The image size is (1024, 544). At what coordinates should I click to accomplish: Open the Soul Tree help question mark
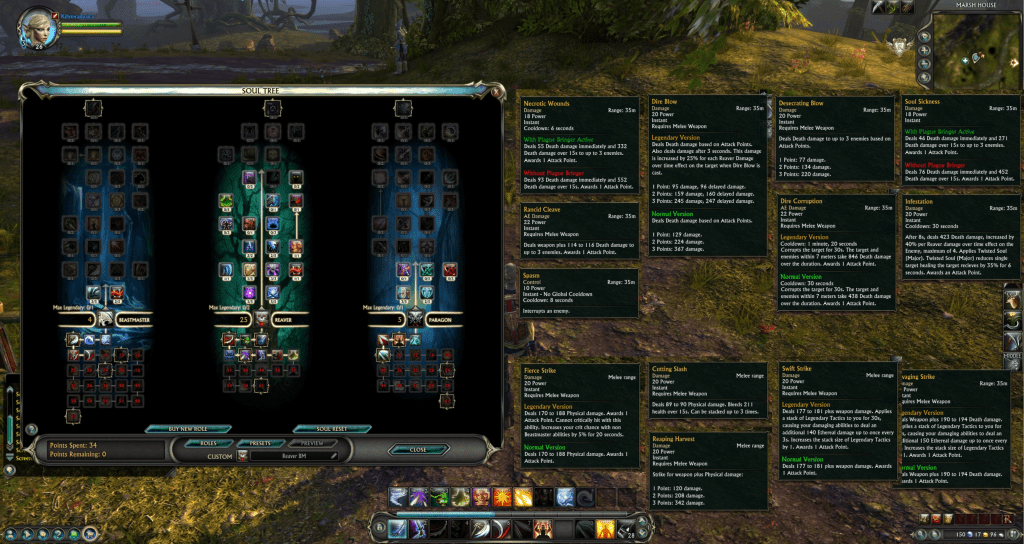pyautogui.click(x=31, y=430)
